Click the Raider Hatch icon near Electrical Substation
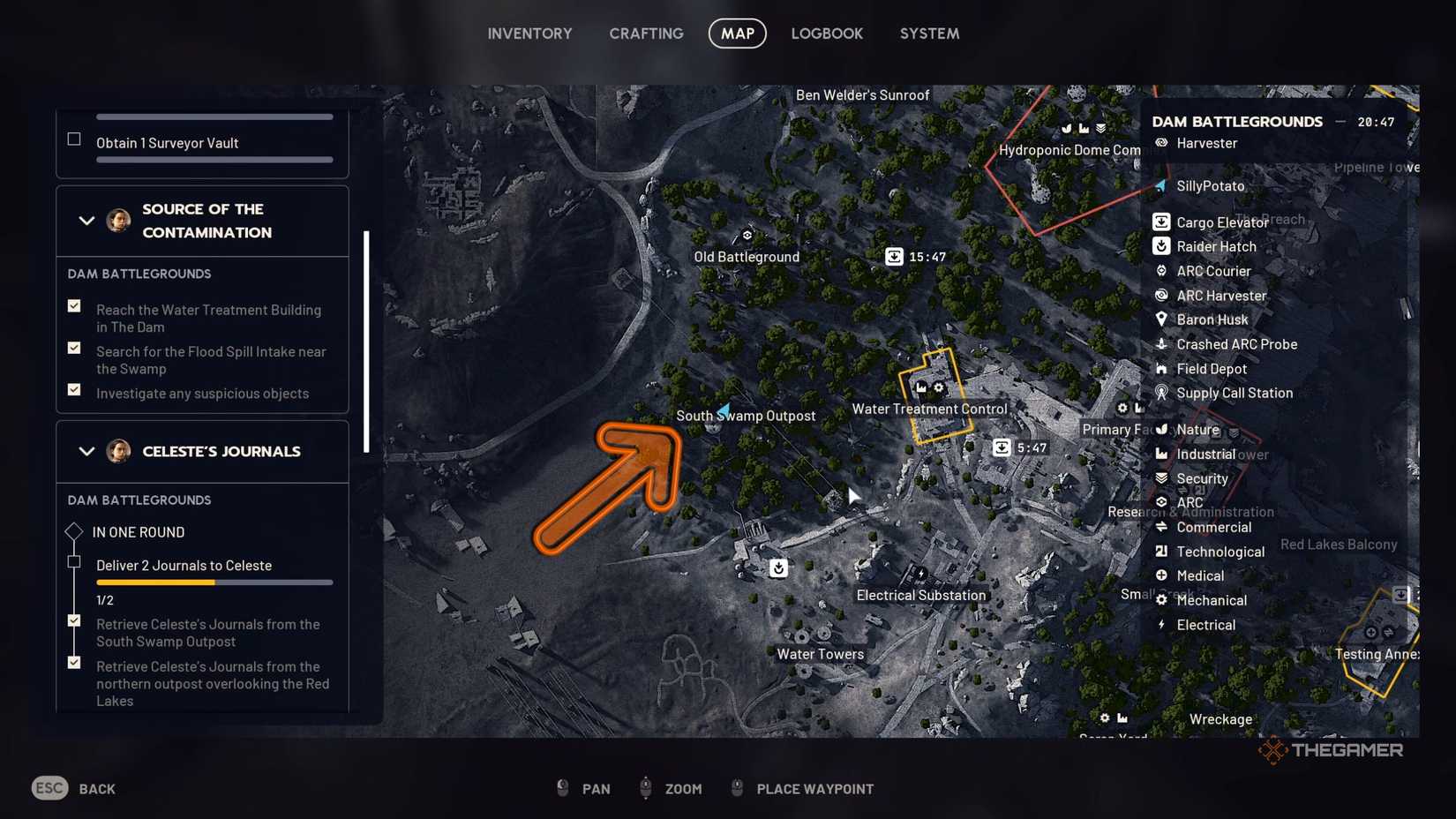Screen dimensions: 1456x819 click(777, 568)
